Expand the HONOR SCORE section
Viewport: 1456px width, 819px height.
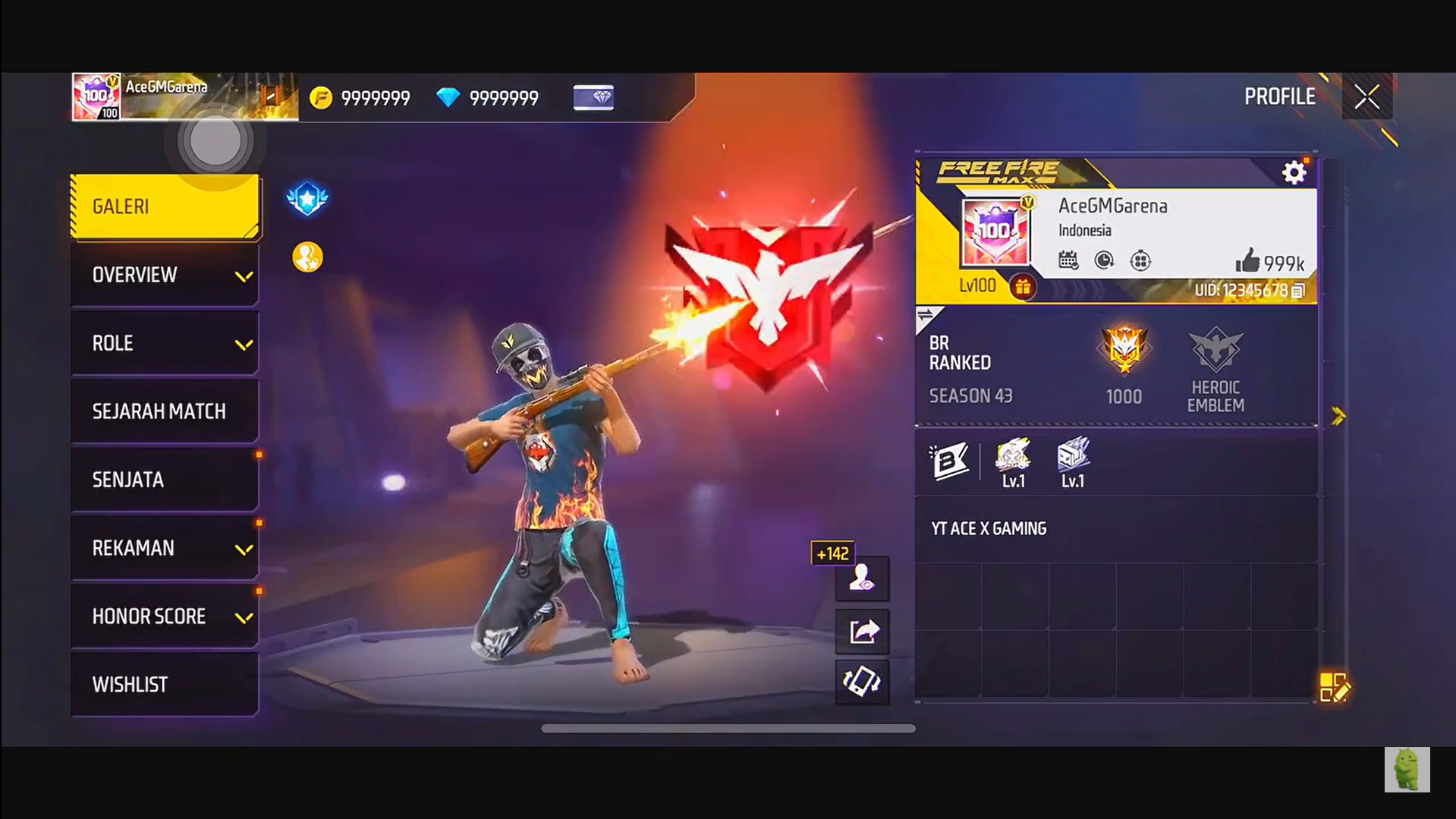[165, 616]
